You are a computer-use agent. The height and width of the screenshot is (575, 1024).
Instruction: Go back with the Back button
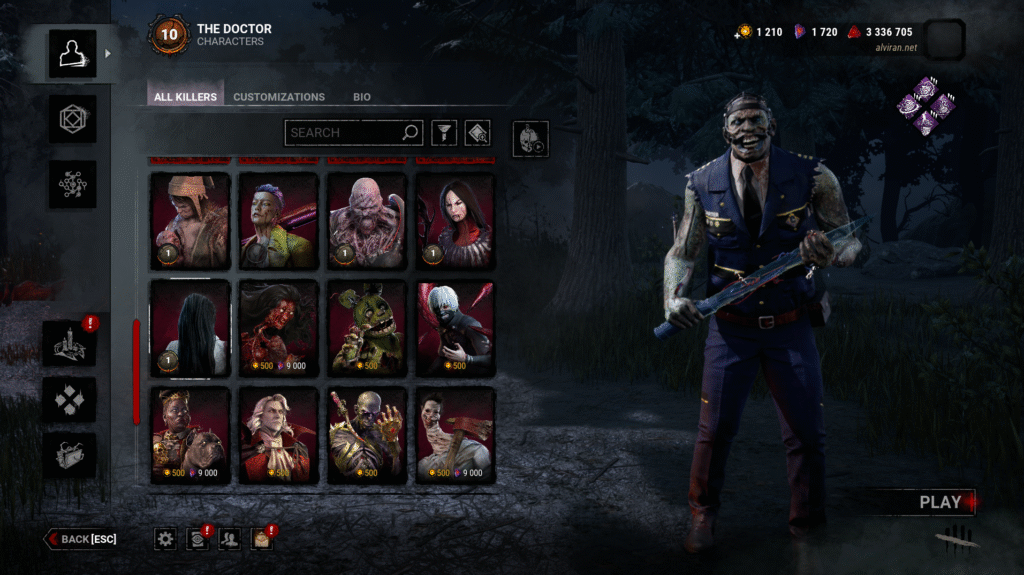81,539
